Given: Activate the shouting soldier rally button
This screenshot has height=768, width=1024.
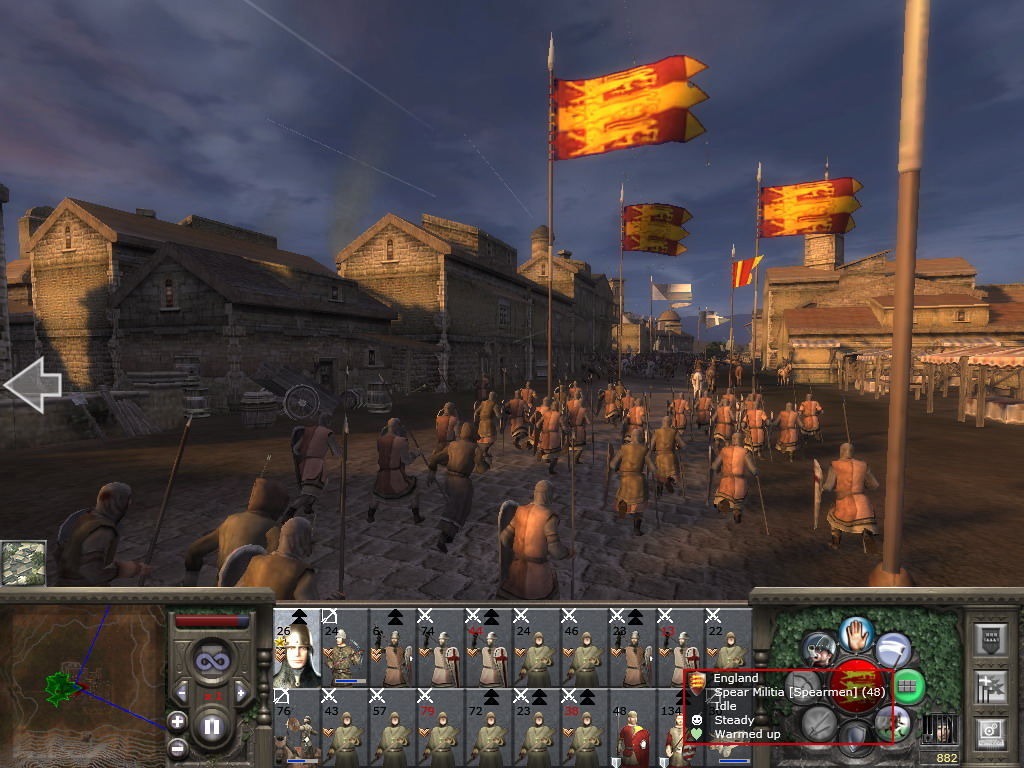Looking at the screenshot, I should coord(818,650).
